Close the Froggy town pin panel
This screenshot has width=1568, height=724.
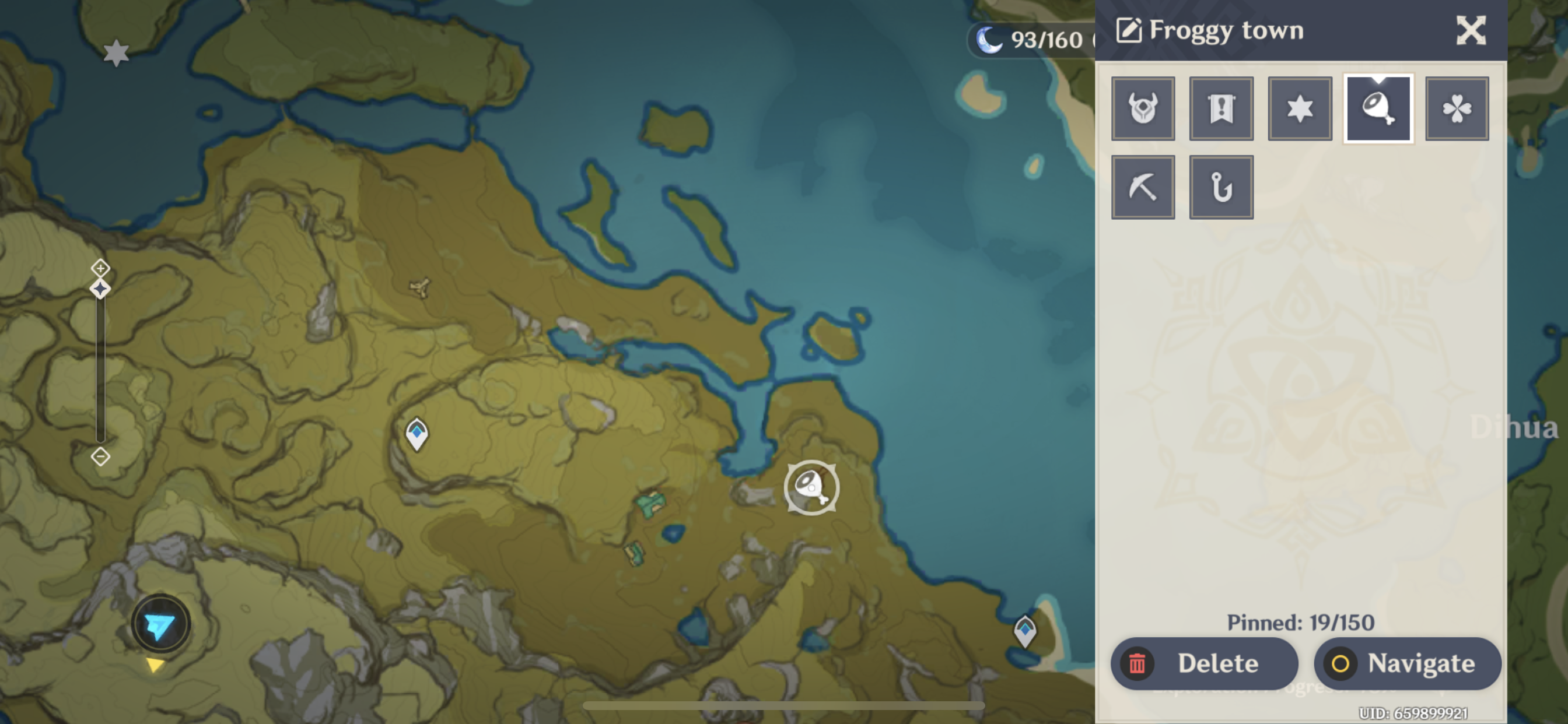pos(1473,30)
